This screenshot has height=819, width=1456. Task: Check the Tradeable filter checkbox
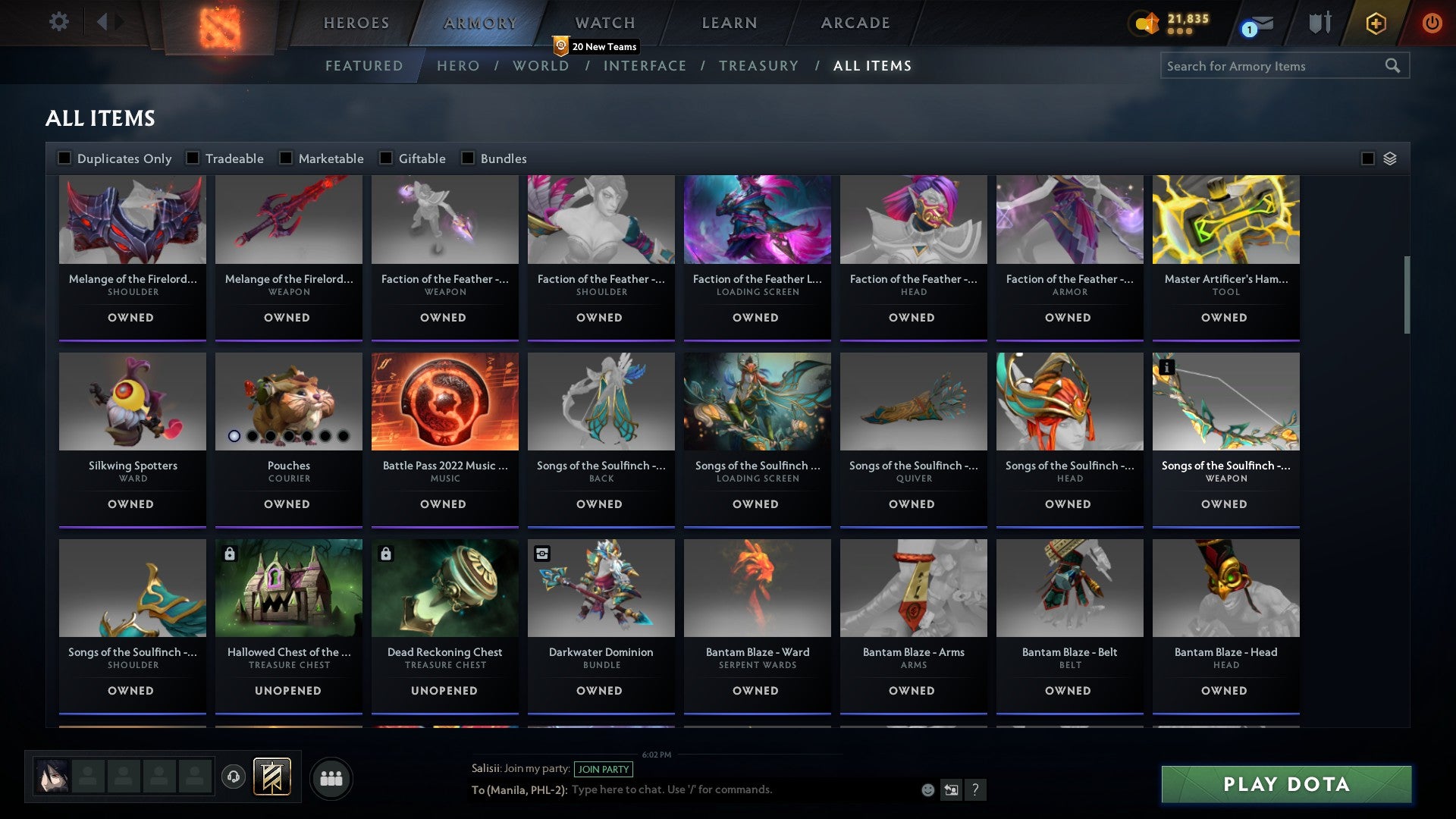[x=195, y=158]
